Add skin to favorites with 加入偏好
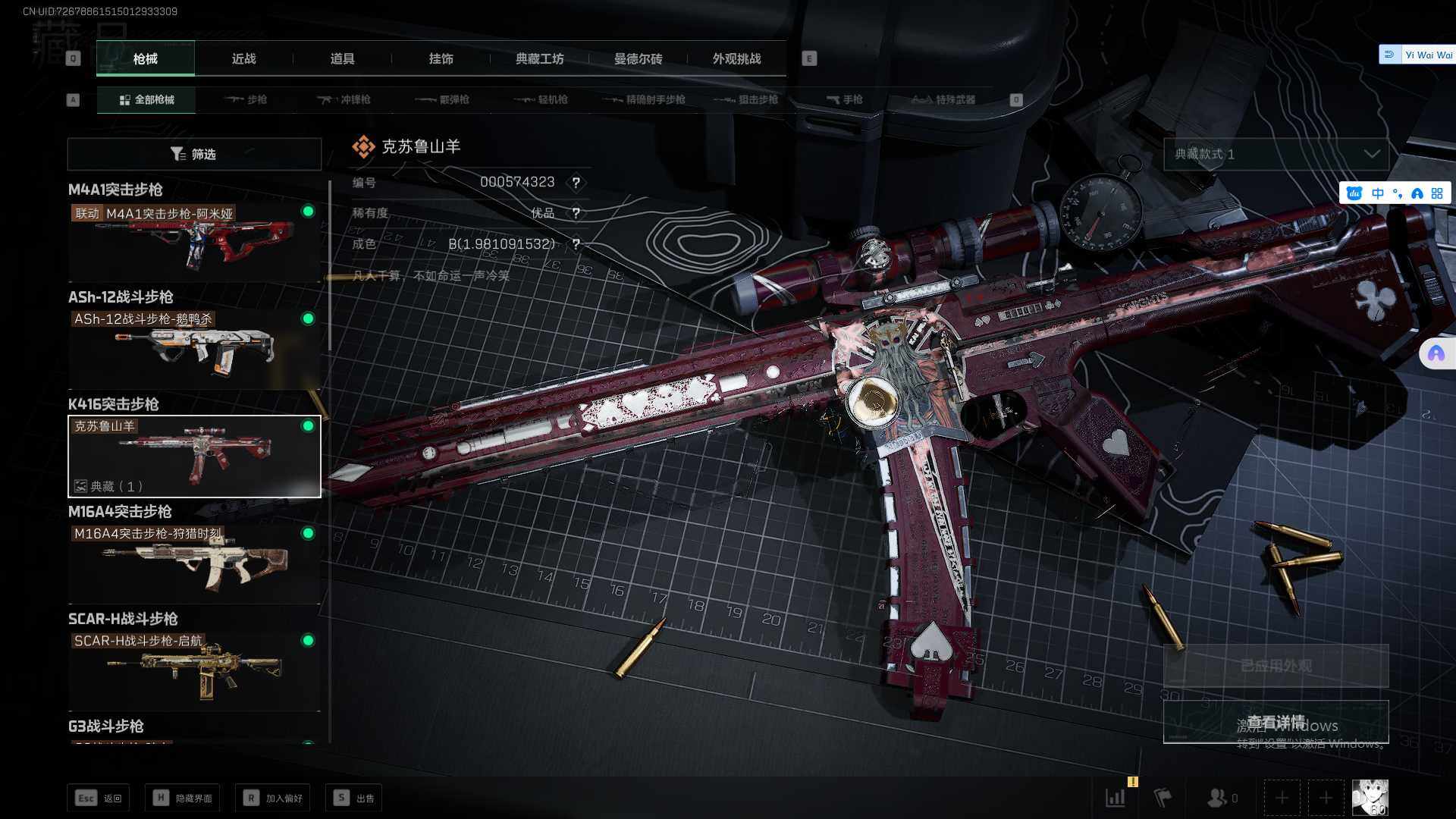Screen dimensions: 1456x819 [273, 798]
